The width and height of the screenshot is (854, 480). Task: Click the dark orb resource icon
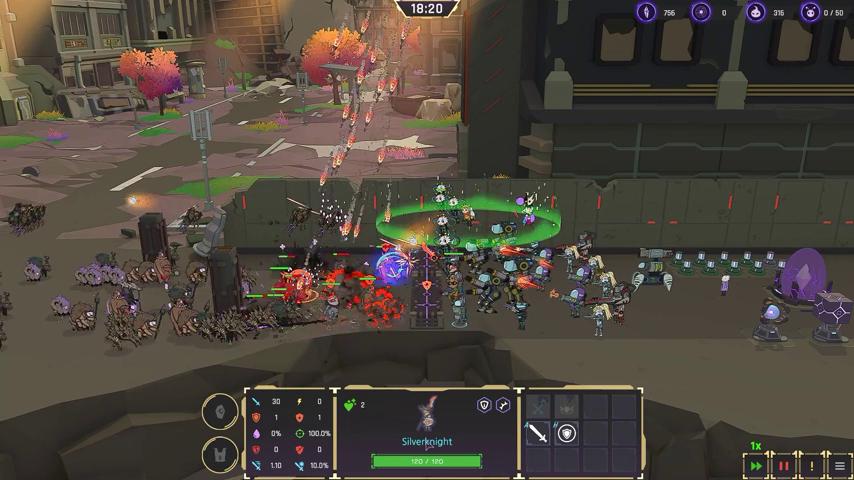[x=702, y=12]
